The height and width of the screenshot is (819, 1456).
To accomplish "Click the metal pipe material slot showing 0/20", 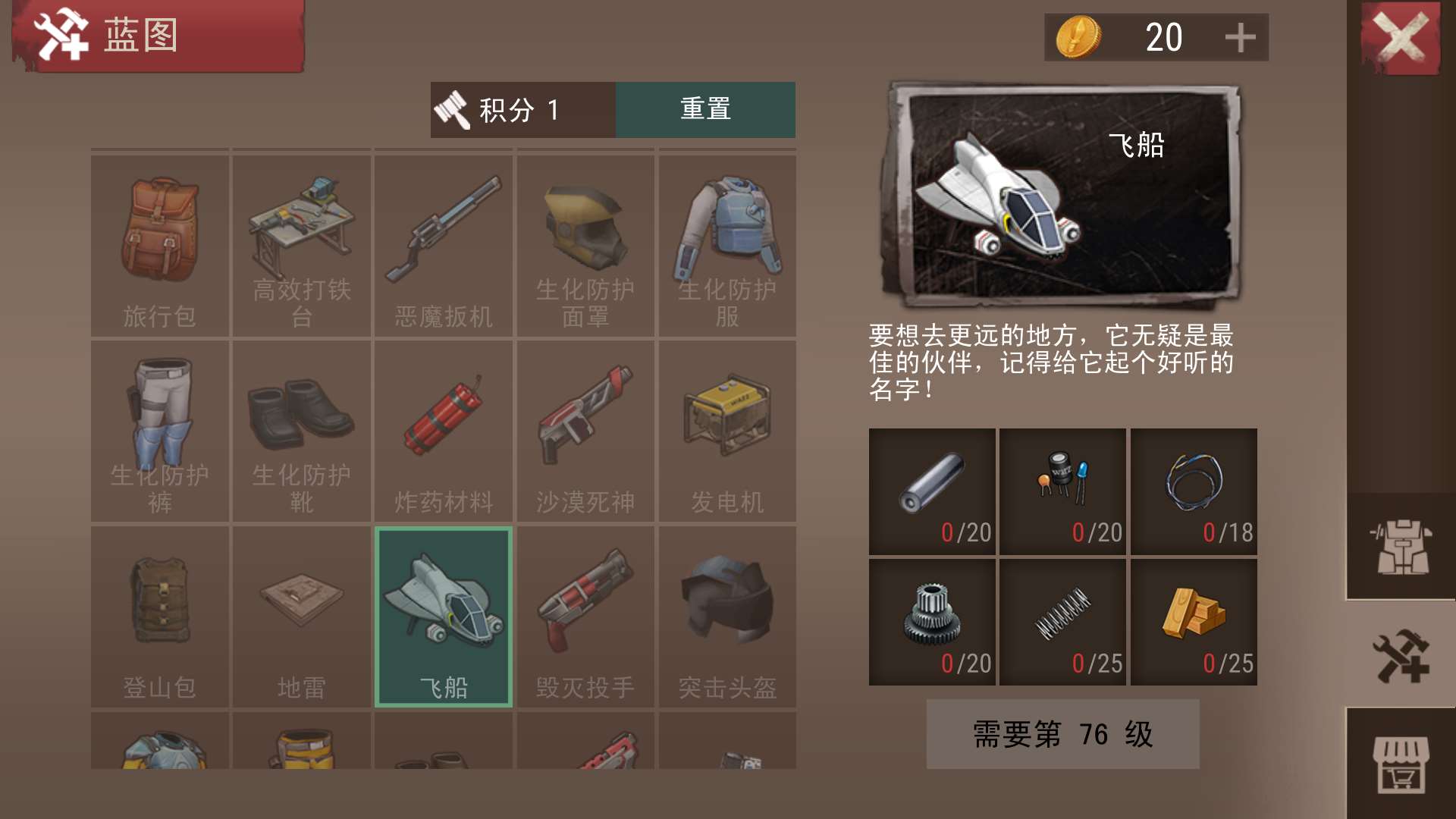I will point(930,491).
